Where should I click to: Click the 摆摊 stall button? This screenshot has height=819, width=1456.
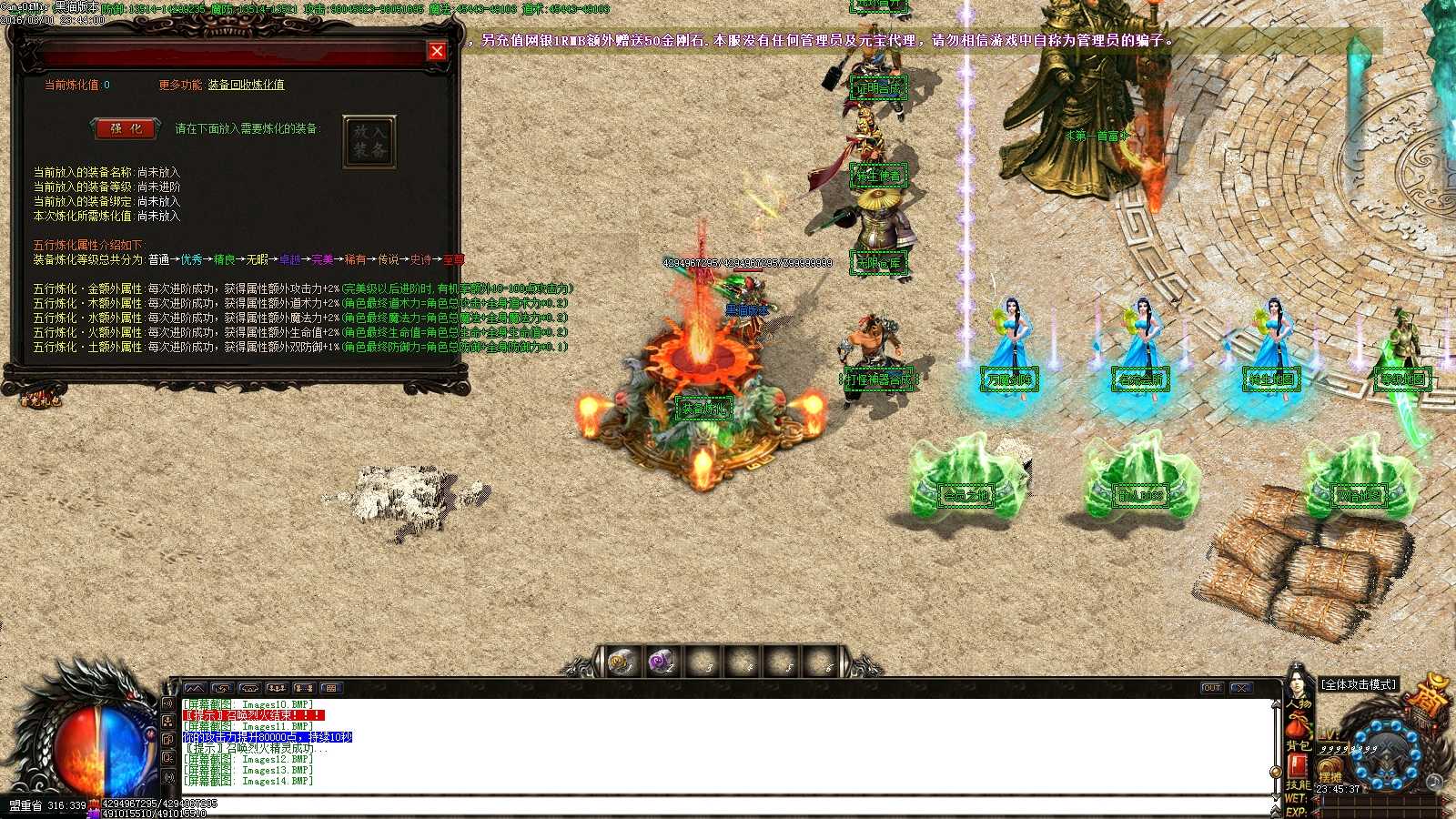(1330, 769)
